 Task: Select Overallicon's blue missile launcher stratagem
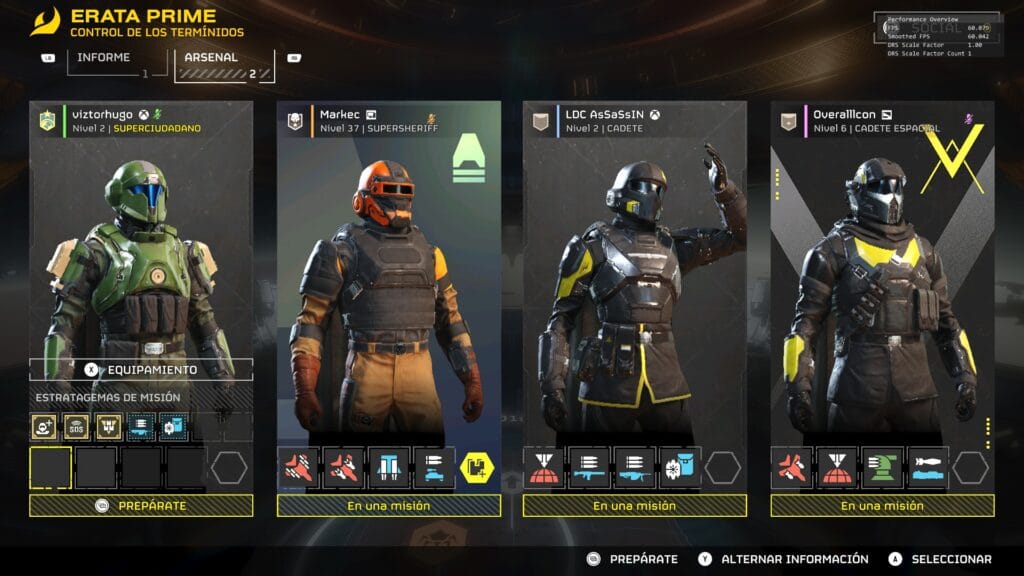coord(927,467)
